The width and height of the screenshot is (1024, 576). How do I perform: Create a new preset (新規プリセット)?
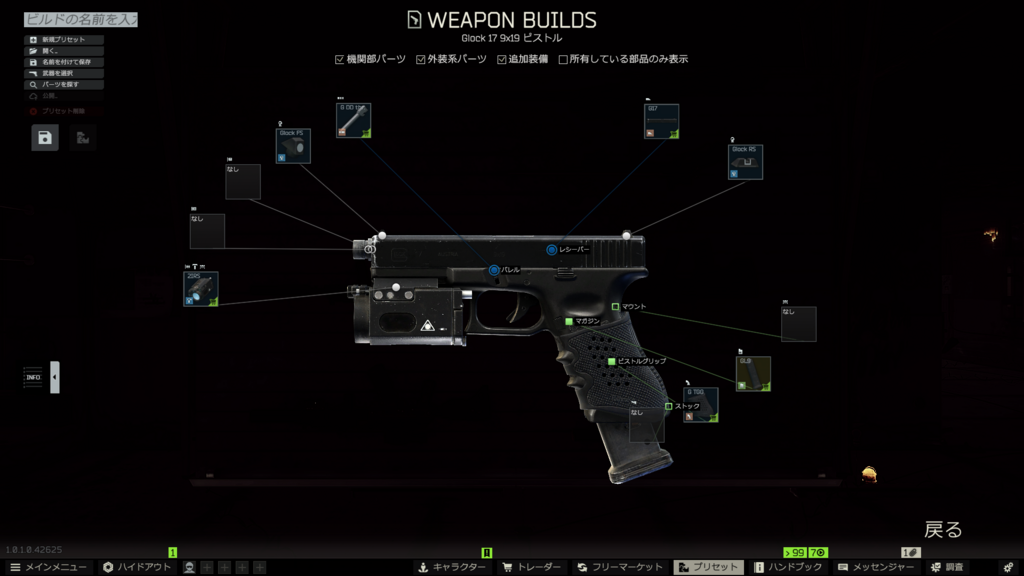click(65, 40)
